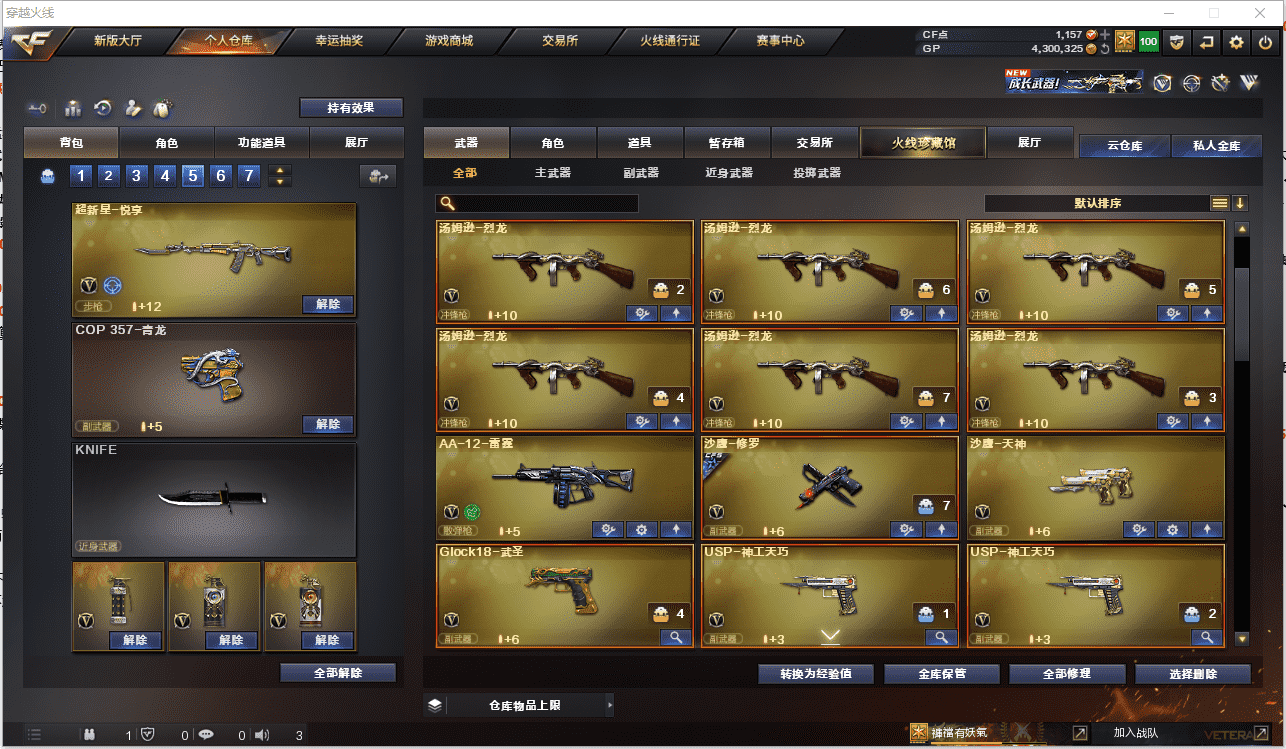The height and width of the screenshot is (749, 1286).
Task: Click 全部解除 to unequip all
Action: 338,673
